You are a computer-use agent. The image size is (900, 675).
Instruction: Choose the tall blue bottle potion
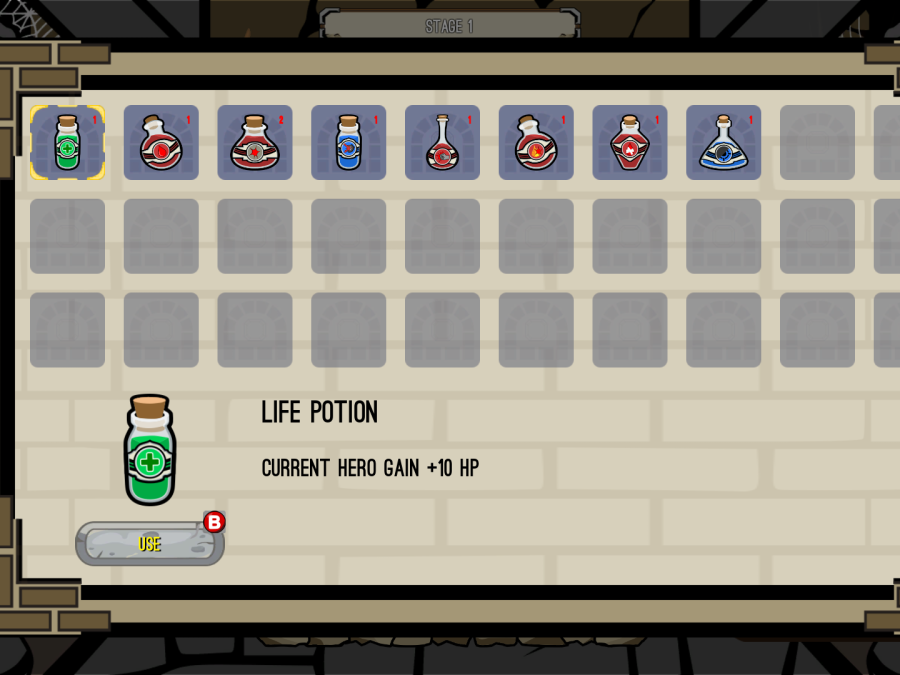tap(348, 143)
